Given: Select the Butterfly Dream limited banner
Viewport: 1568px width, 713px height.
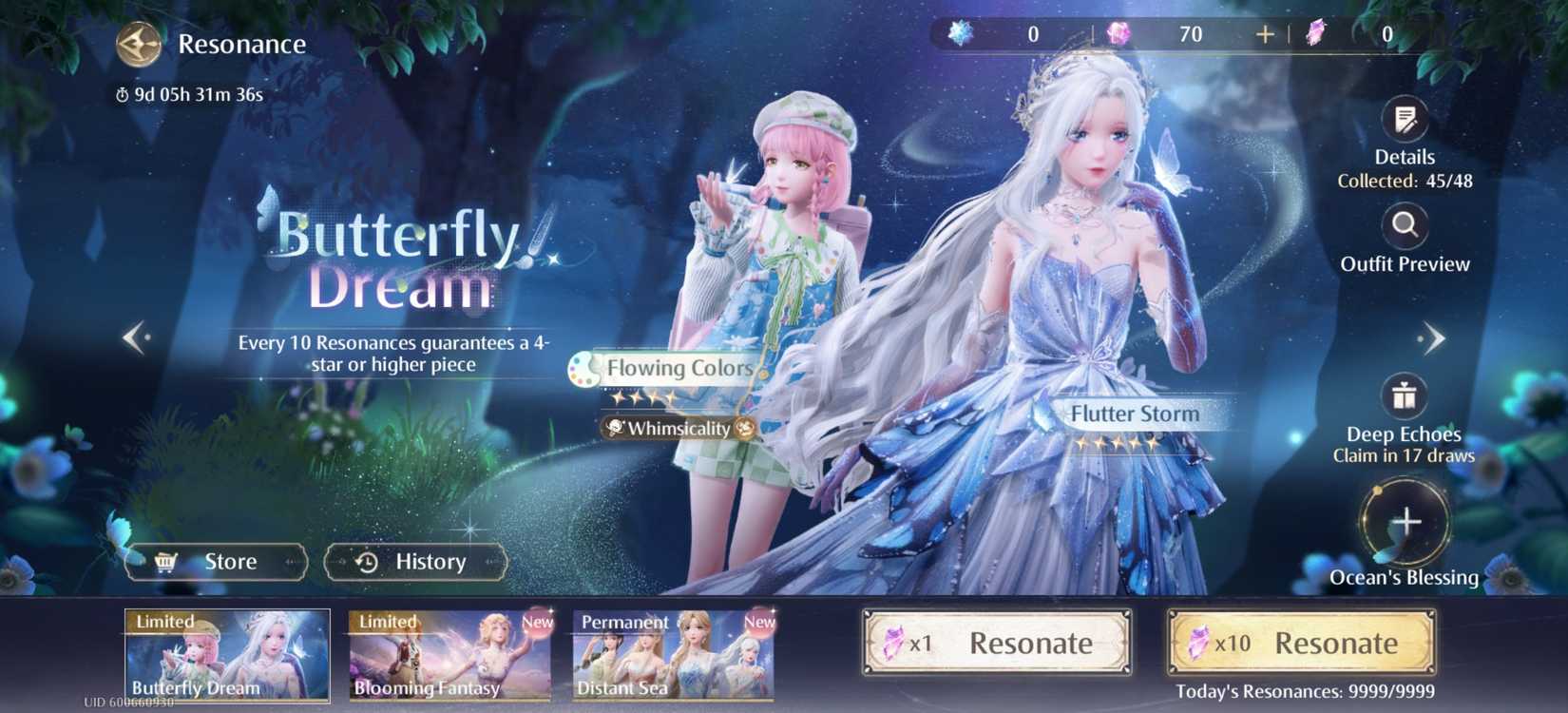Looking at the screenshot, I should click(x=227, y=656).
